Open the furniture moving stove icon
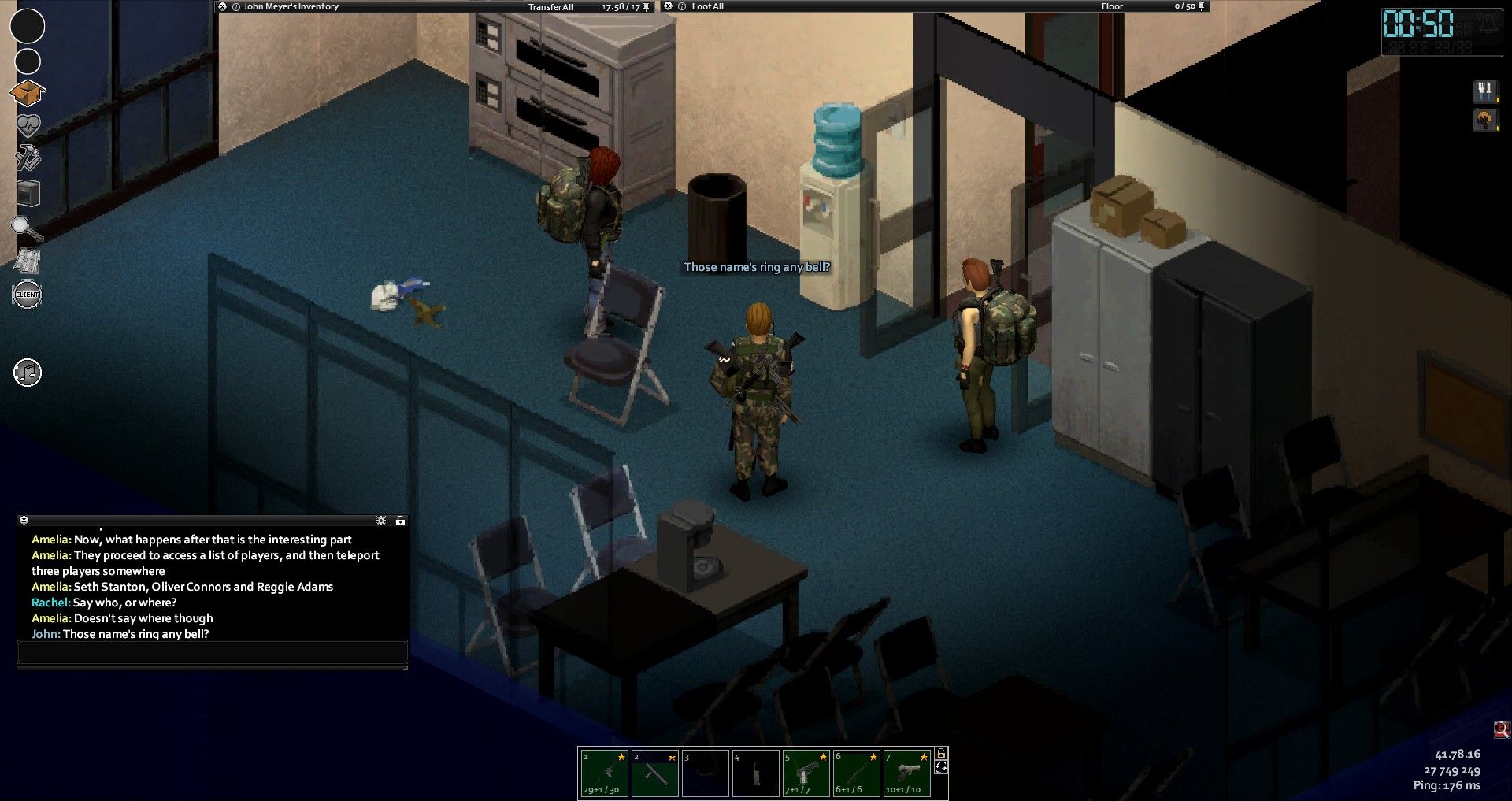This screenshot has height=801, width=1512. click(28, 193)
